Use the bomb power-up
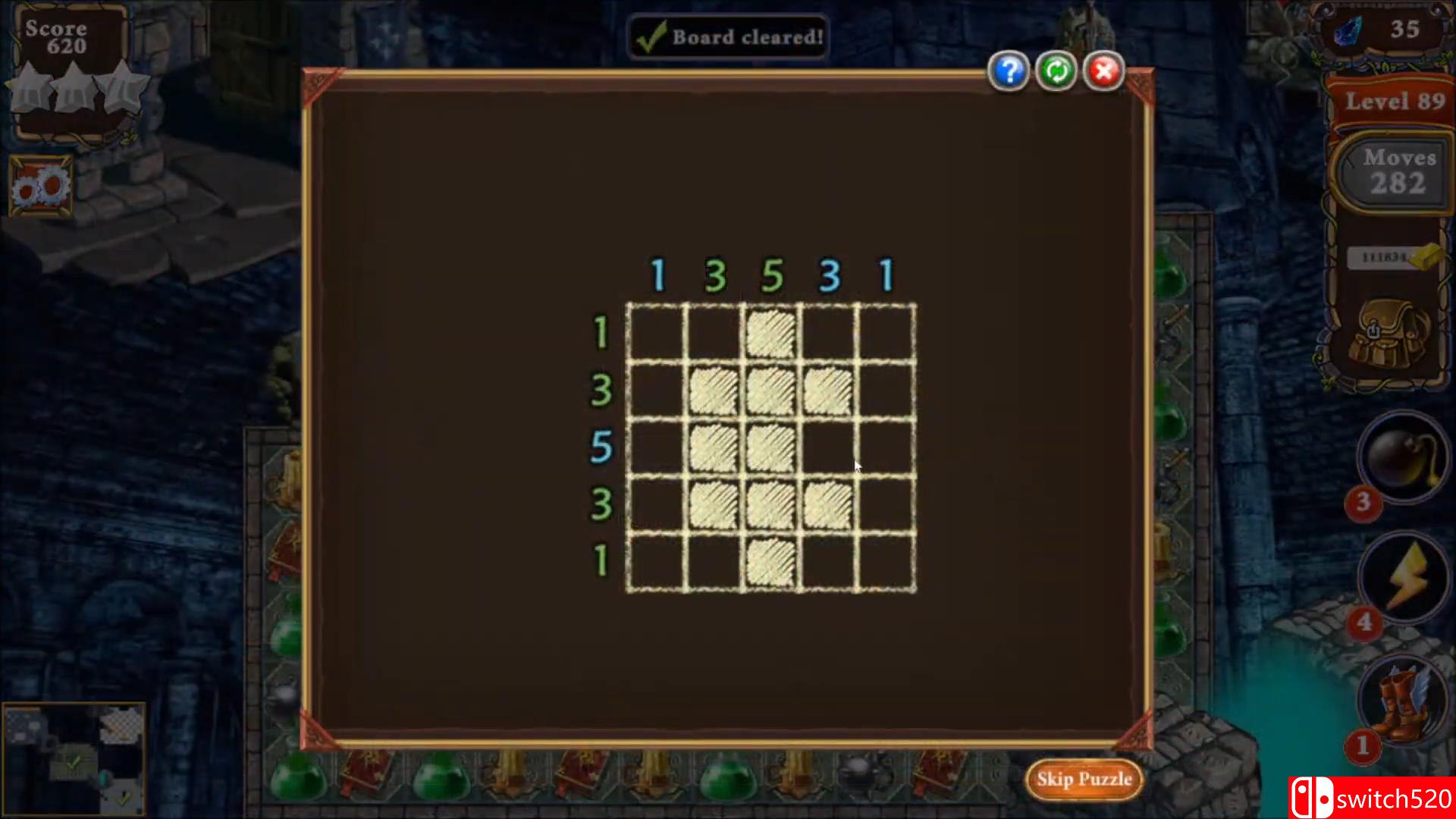 coord(1401,459)
